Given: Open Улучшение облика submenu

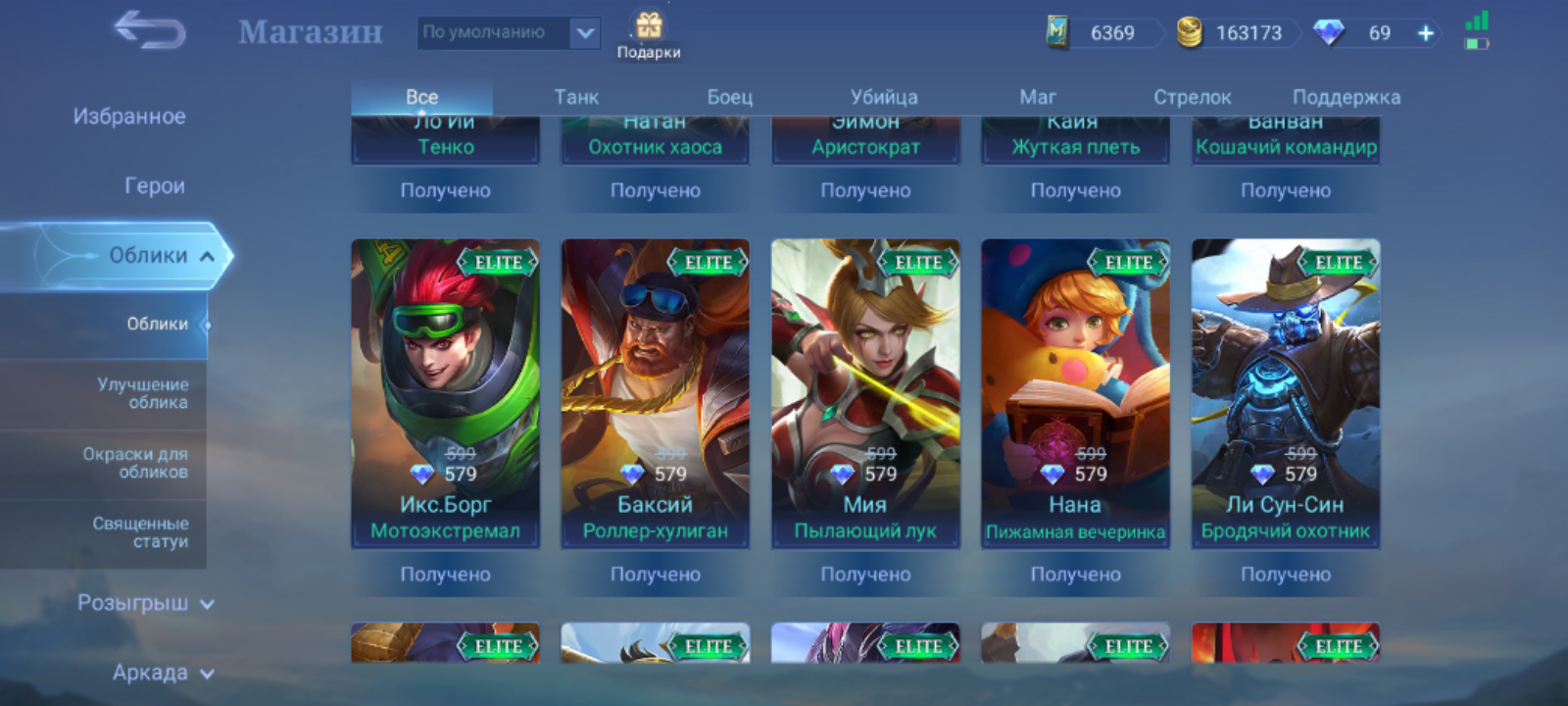Looking at the screenshot, I should (143, 393).
